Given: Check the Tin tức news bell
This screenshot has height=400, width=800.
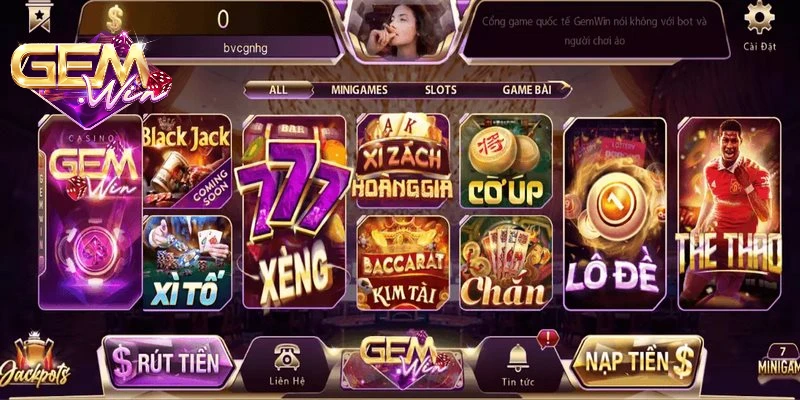Looking at the screenshot, I should click(518, 365).
